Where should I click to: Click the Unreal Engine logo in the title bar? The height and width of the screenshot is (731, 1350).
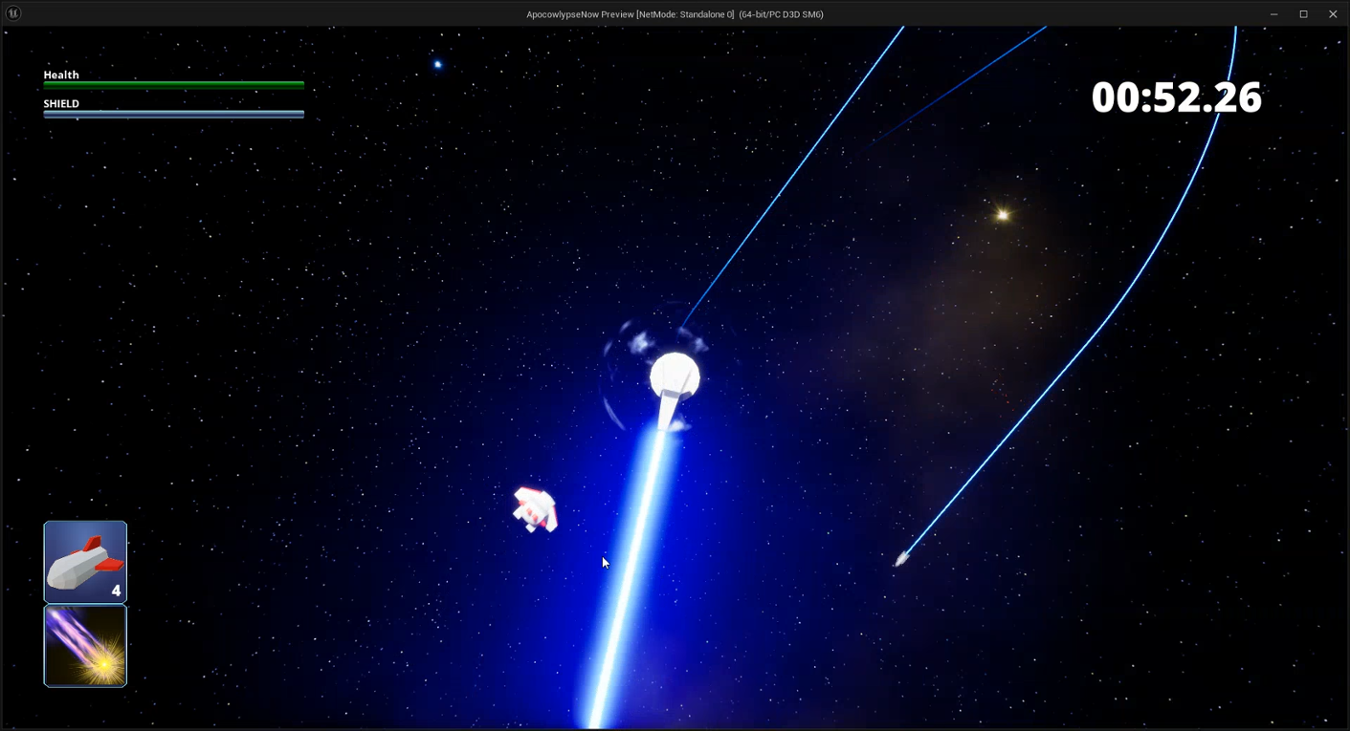(14, 14)
